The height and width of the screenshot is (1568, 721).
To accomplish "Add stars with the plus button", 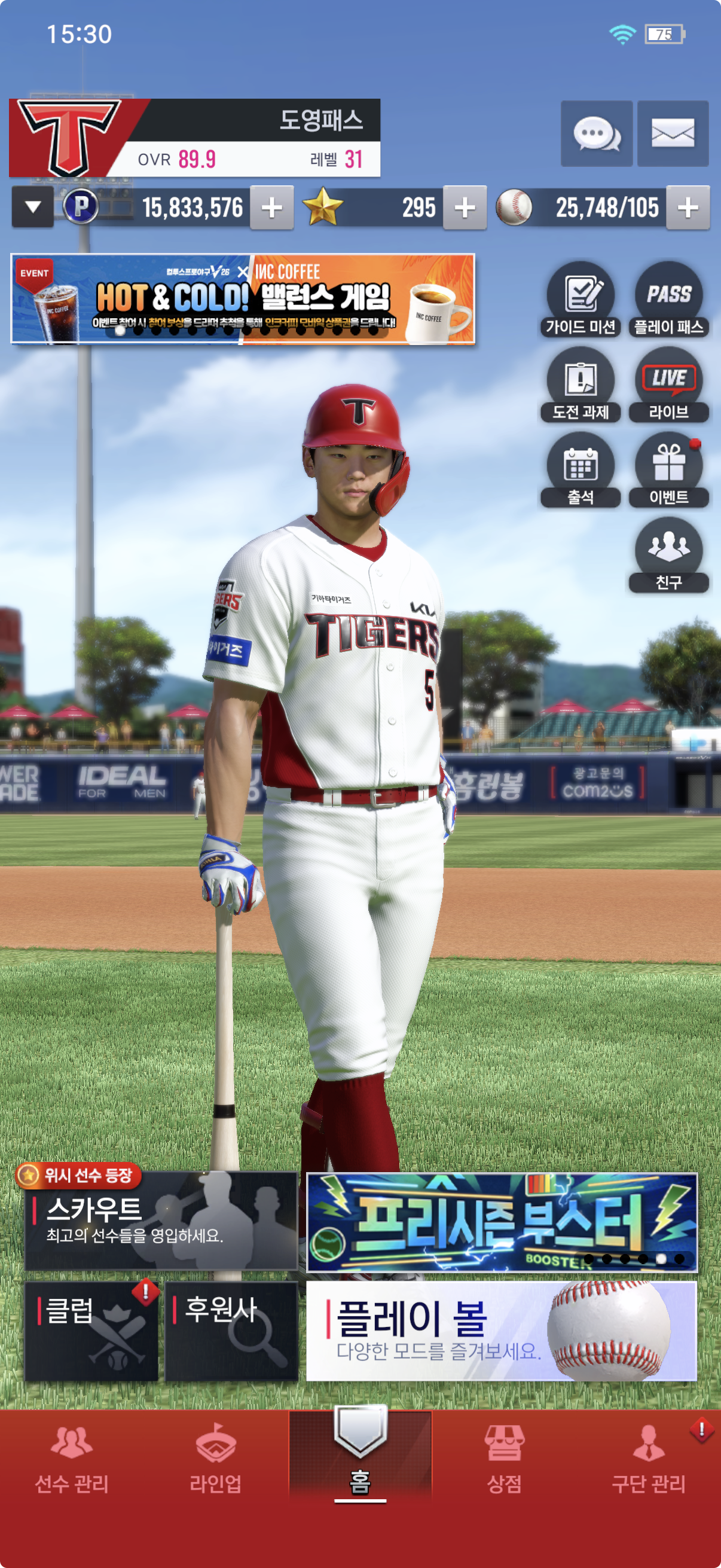I will pos(465,208).
